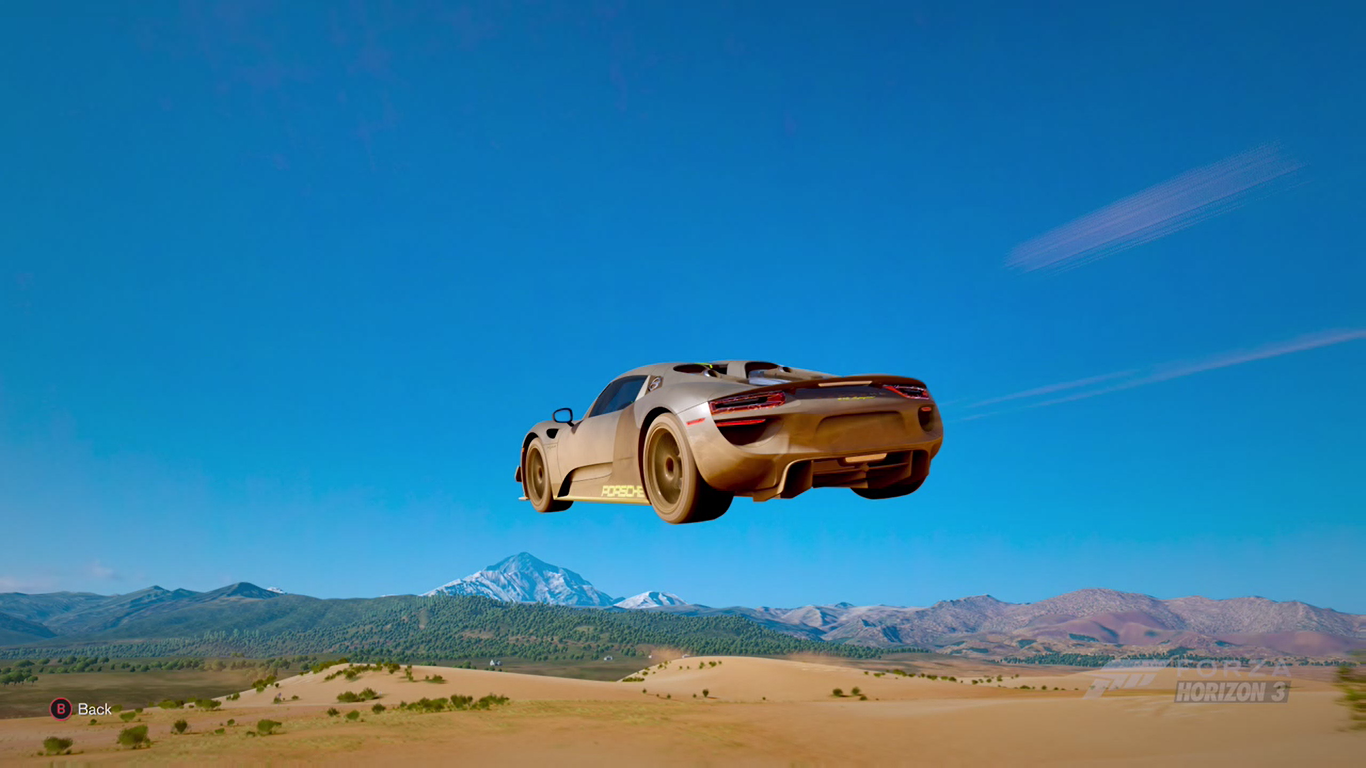1366x768 pixels.
Task: Click the red B button icon
Action: [x=60, y=708]
